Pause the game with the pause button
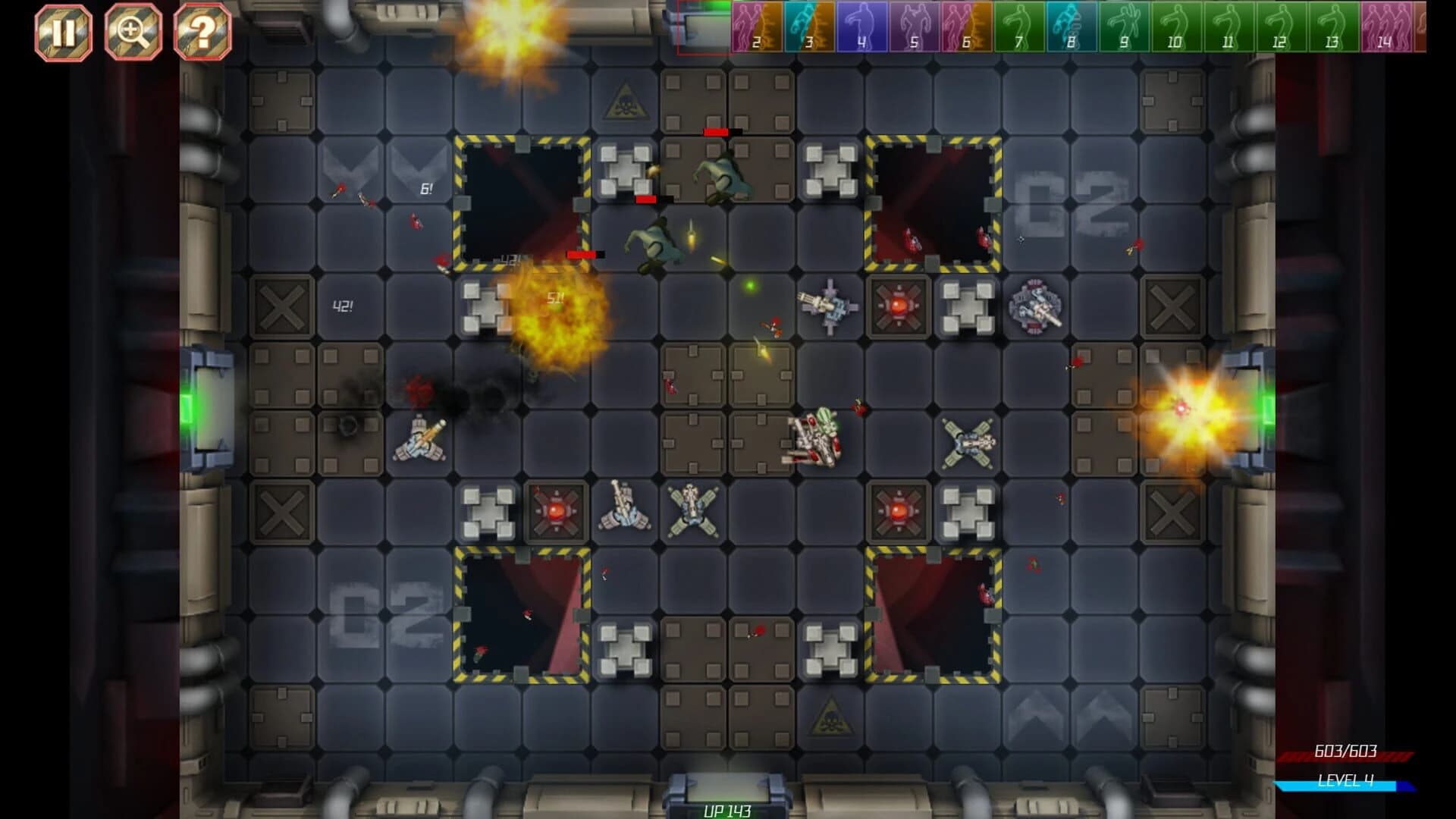This screenshot has height=819, width=1456. pyautogui.click(x=63, y=31)
